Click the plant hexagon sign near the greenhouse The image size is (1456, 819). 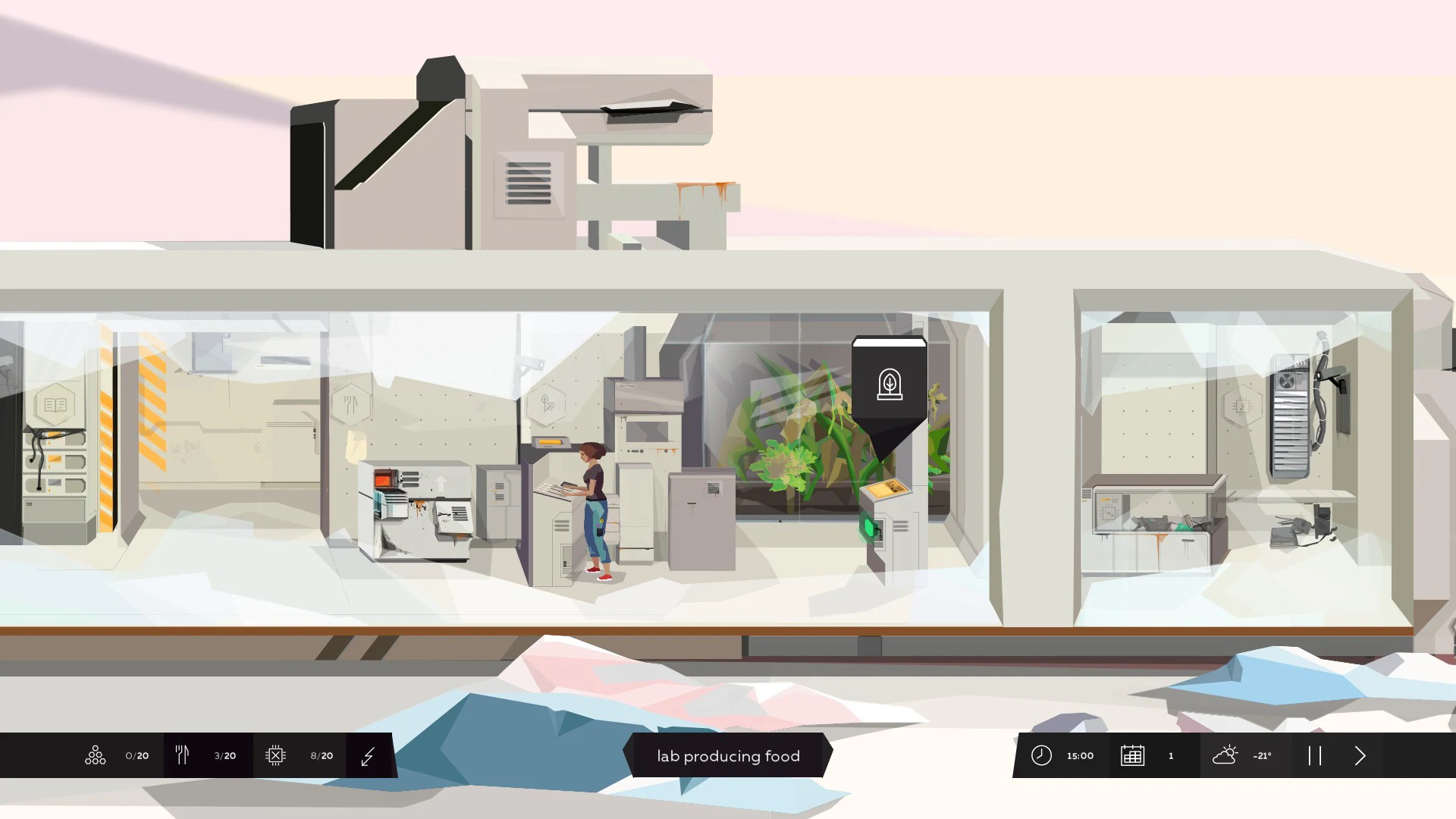coord(548,404)
